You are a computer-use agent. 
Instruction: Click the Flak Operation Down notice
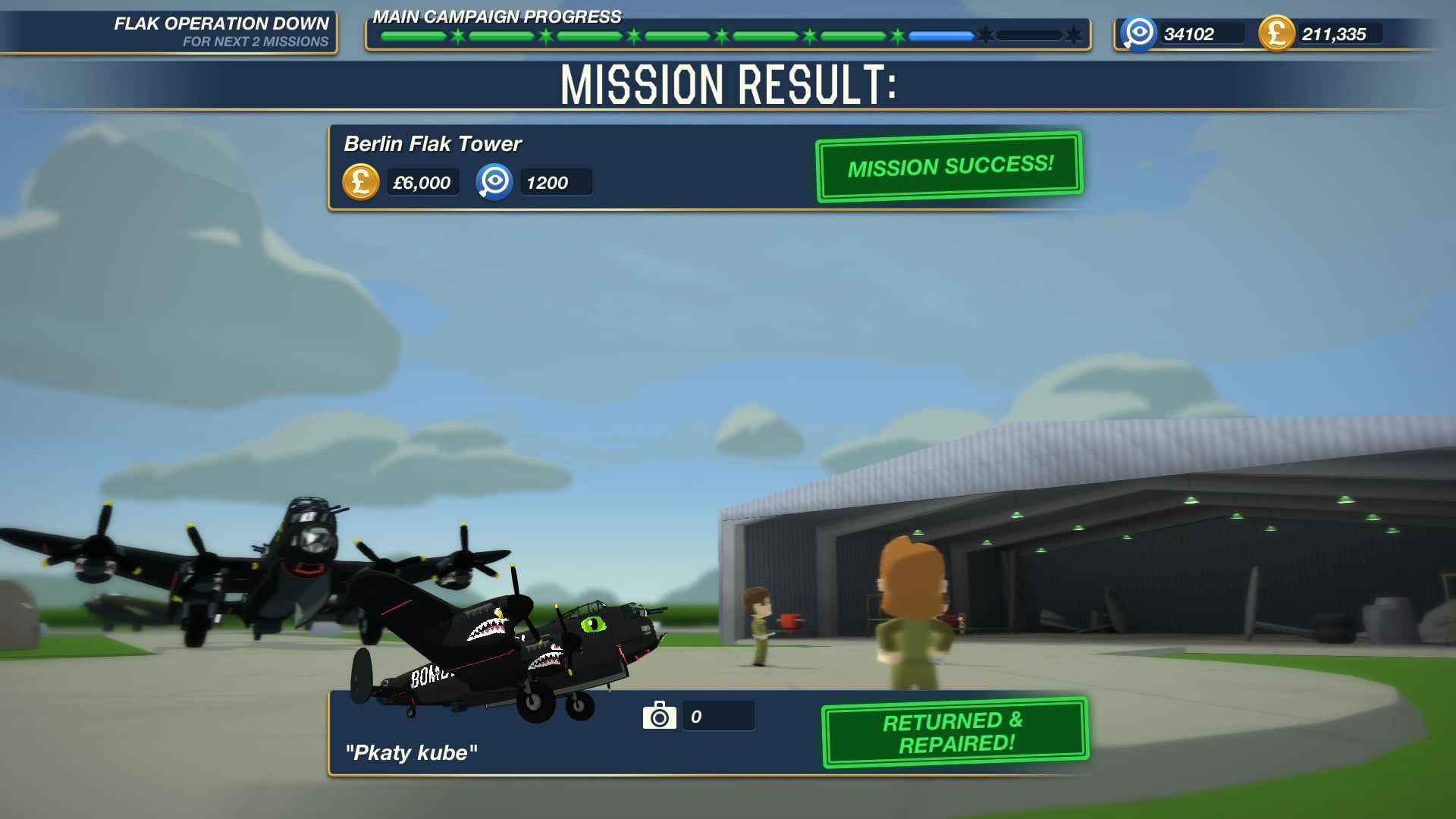point(221,32)
